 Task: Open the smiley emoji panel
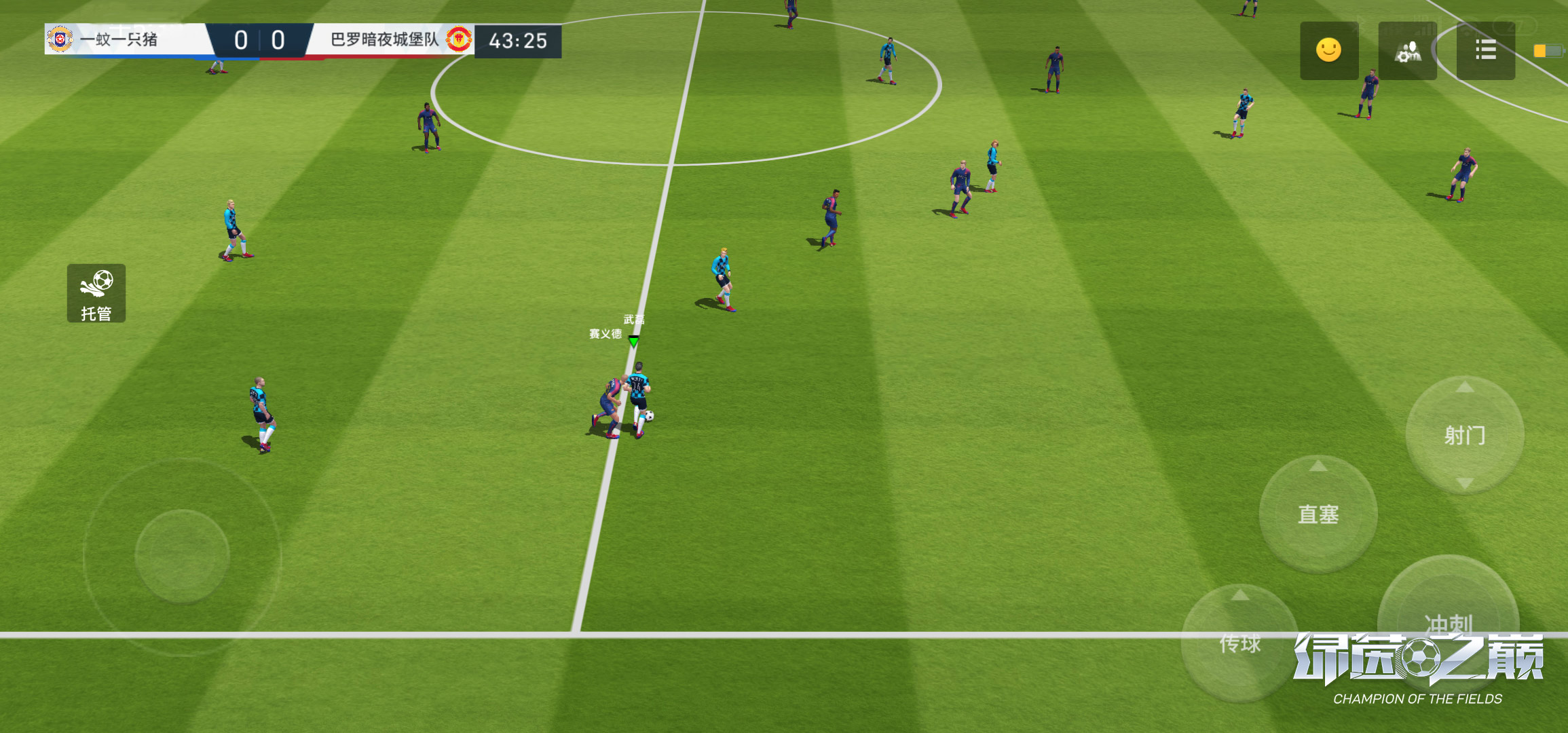[x=1328, y=50]
